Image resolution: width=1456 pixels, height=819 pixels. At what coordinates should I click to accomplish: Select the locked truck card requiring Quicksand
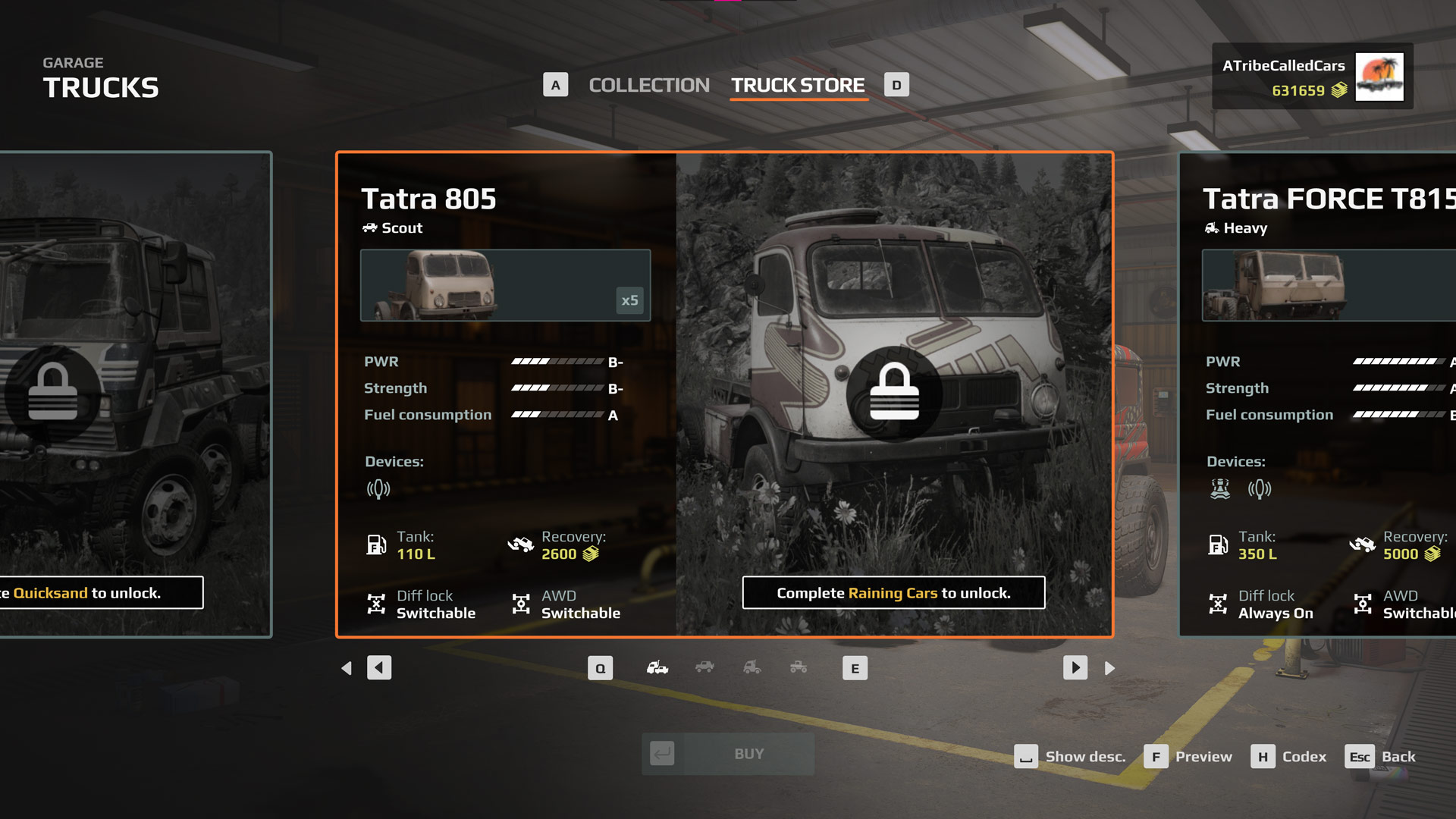pyautogui.click(x=135, y=394)
